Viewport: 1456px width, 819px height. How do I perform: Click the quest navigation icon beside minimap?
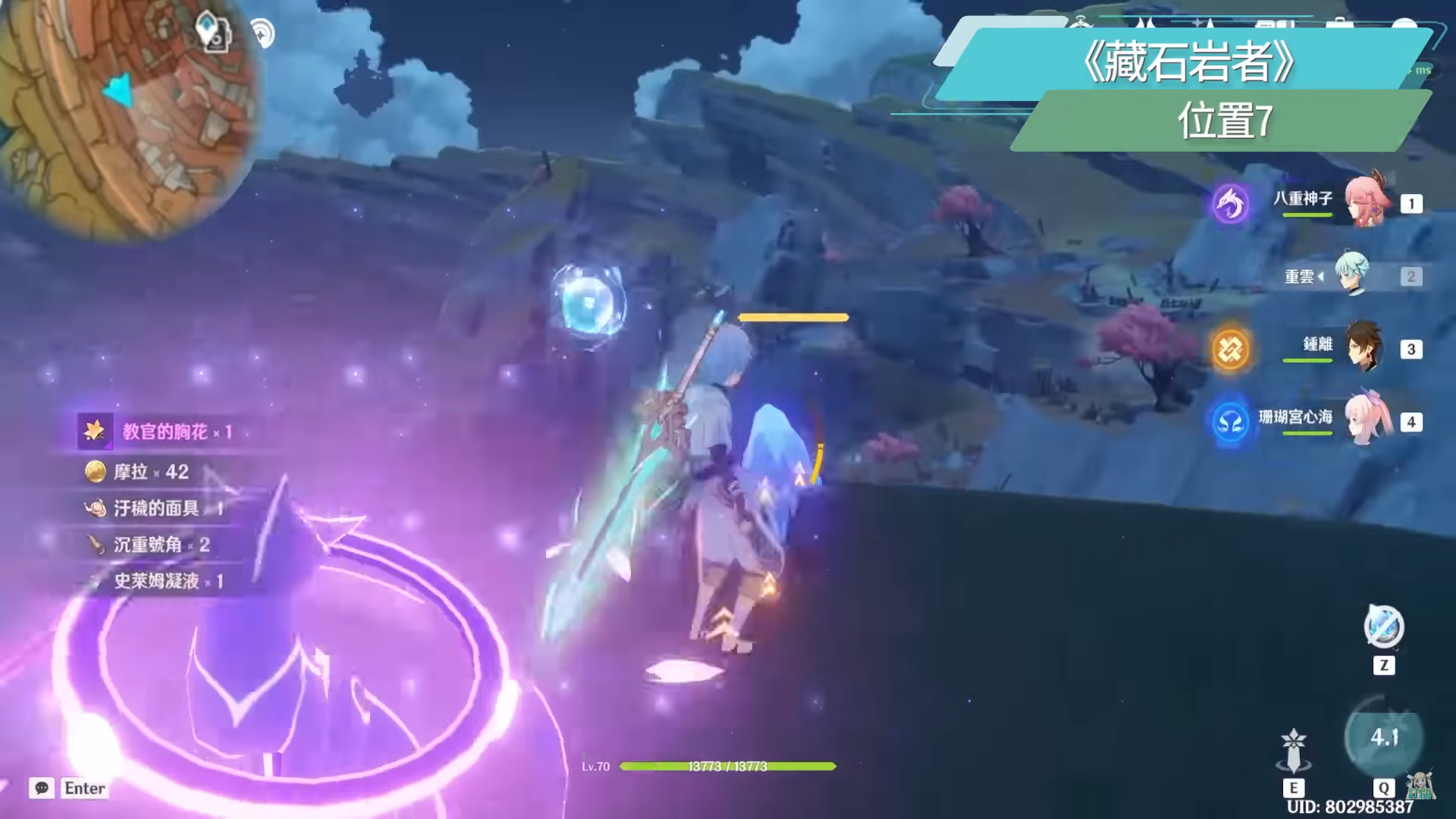pos(213,32)
